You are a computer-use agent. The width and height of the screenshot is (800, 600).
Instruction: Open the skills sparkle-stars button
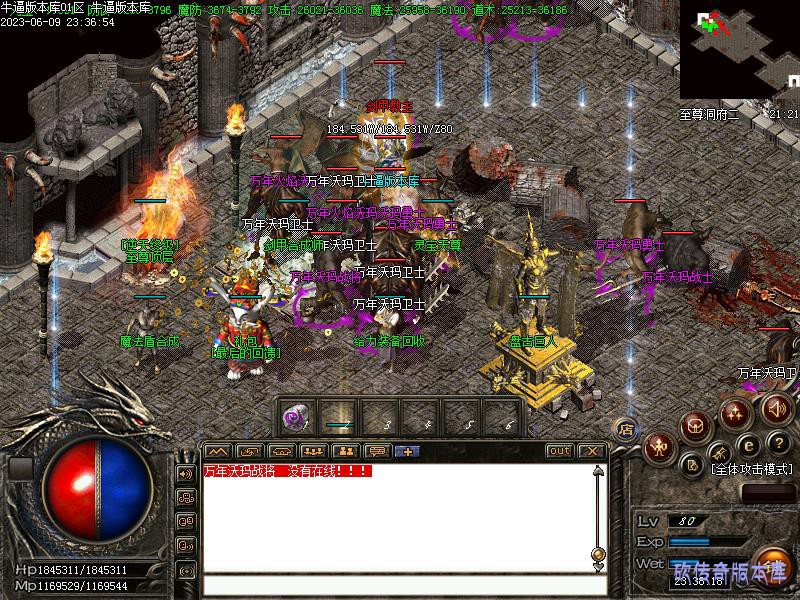pyautogui.click(x=736, y=412)
